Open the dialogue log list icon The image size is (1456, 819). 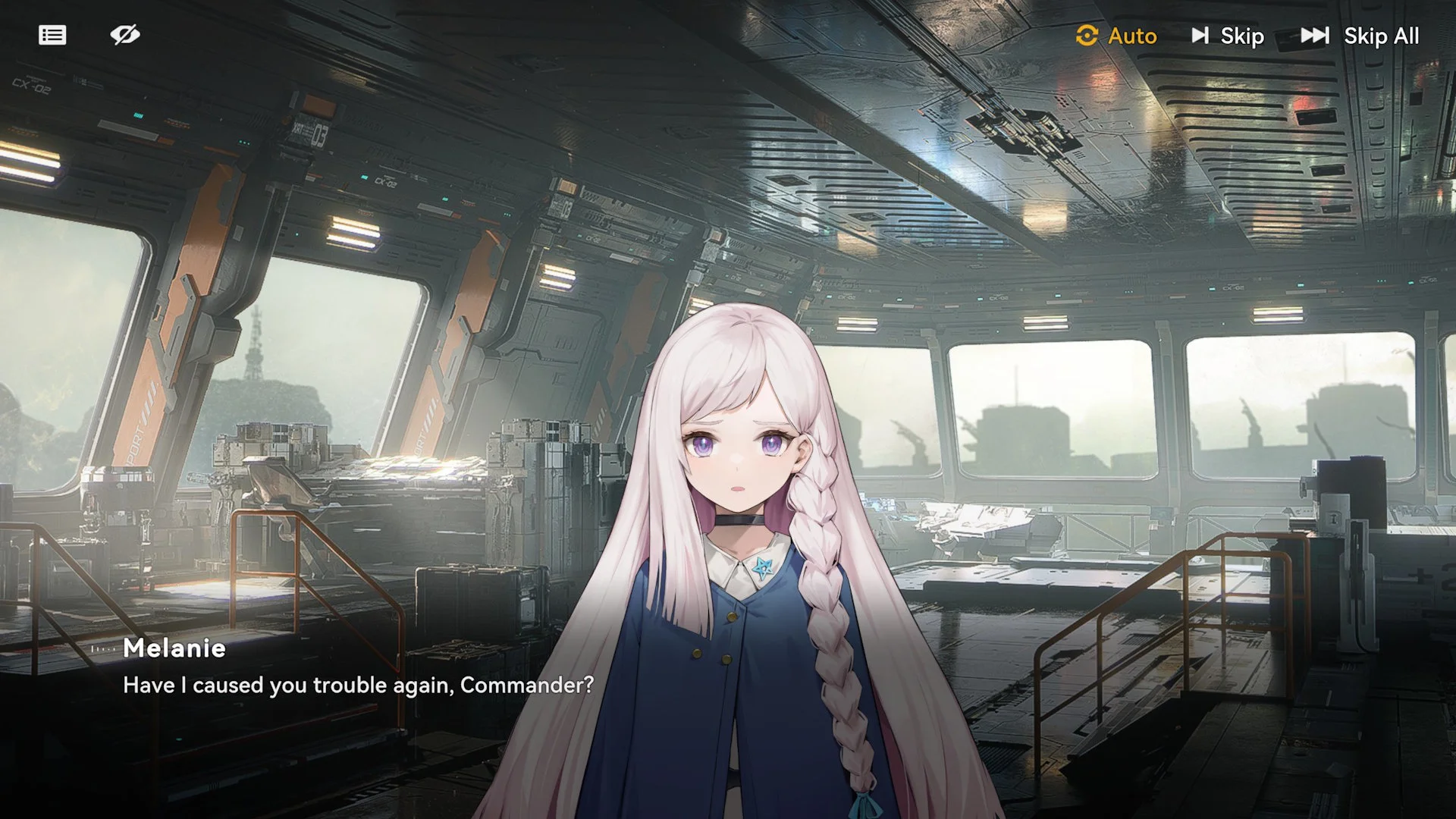[52, 35]
